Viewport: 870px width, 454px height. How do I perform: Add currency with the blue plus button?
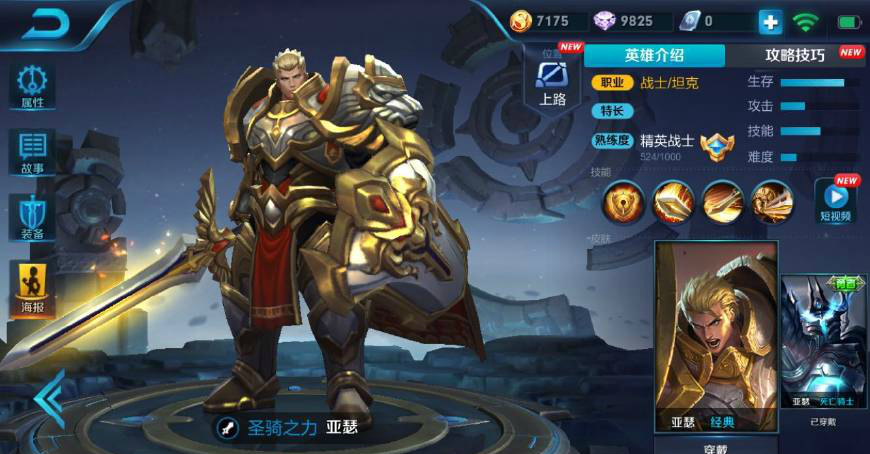770,21
